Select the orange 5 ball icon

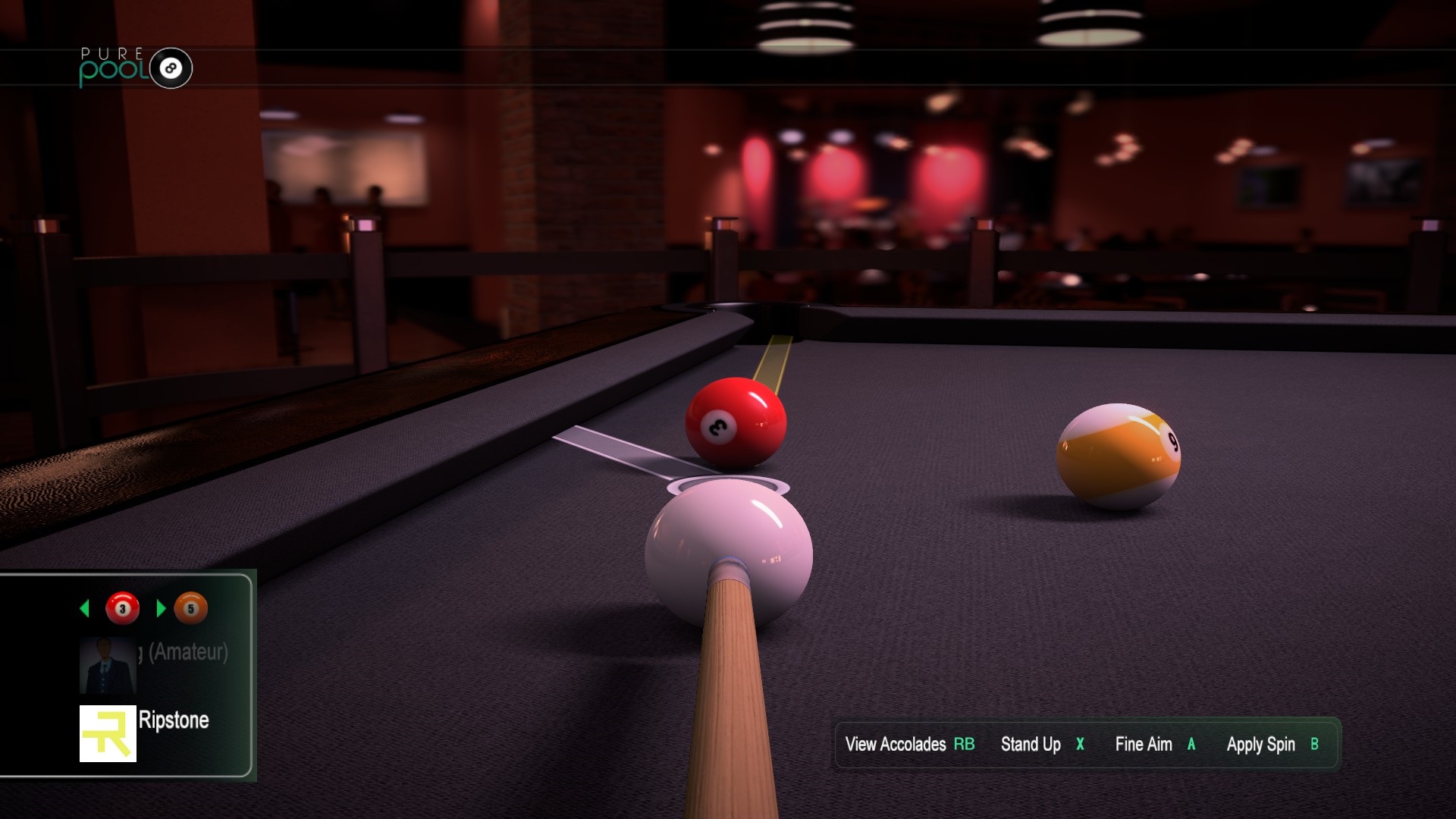(x=190, y=608)
